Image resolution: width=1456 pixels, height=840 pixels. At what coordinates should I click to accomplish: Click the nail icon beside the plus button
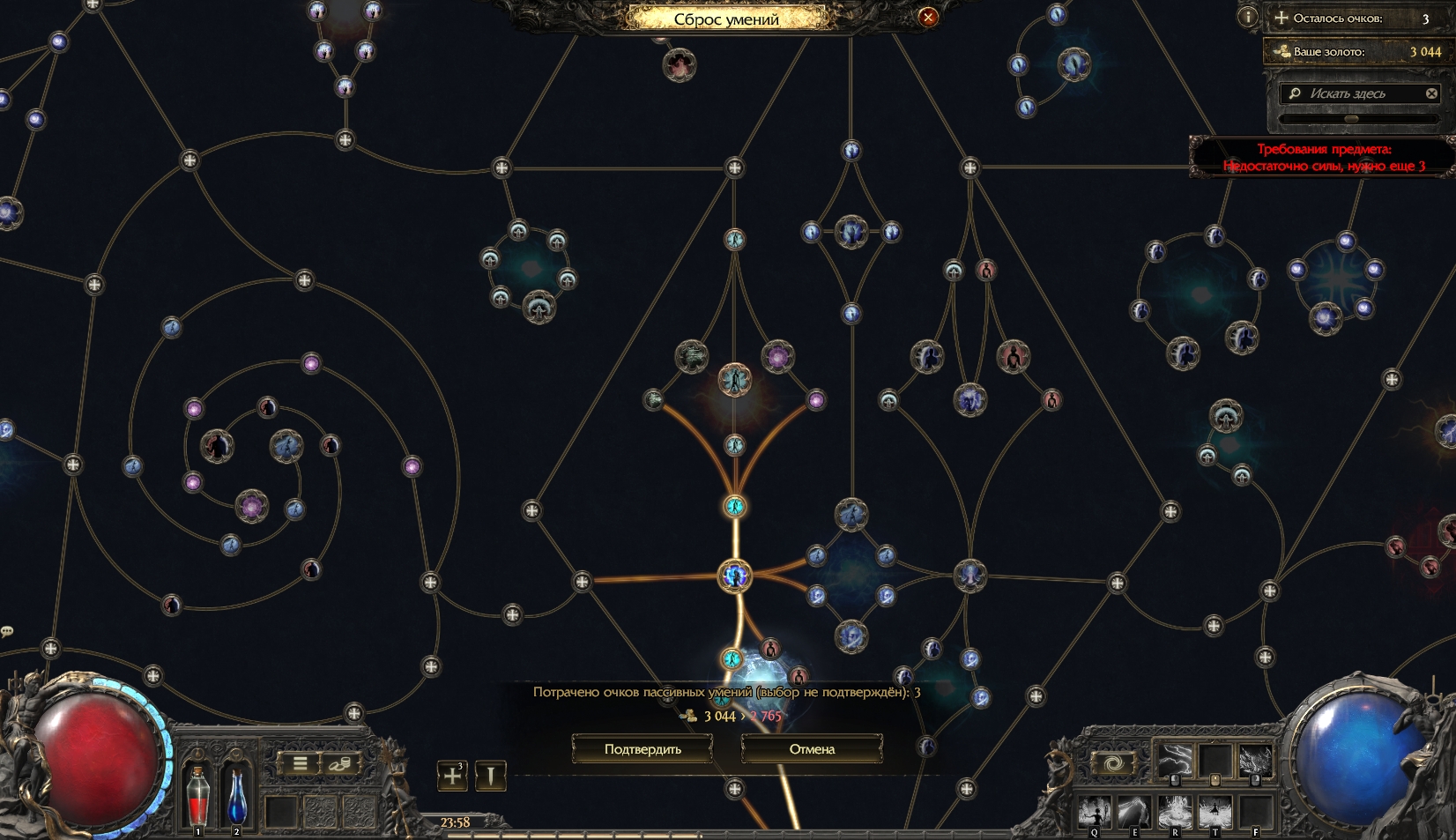(490, 776)
